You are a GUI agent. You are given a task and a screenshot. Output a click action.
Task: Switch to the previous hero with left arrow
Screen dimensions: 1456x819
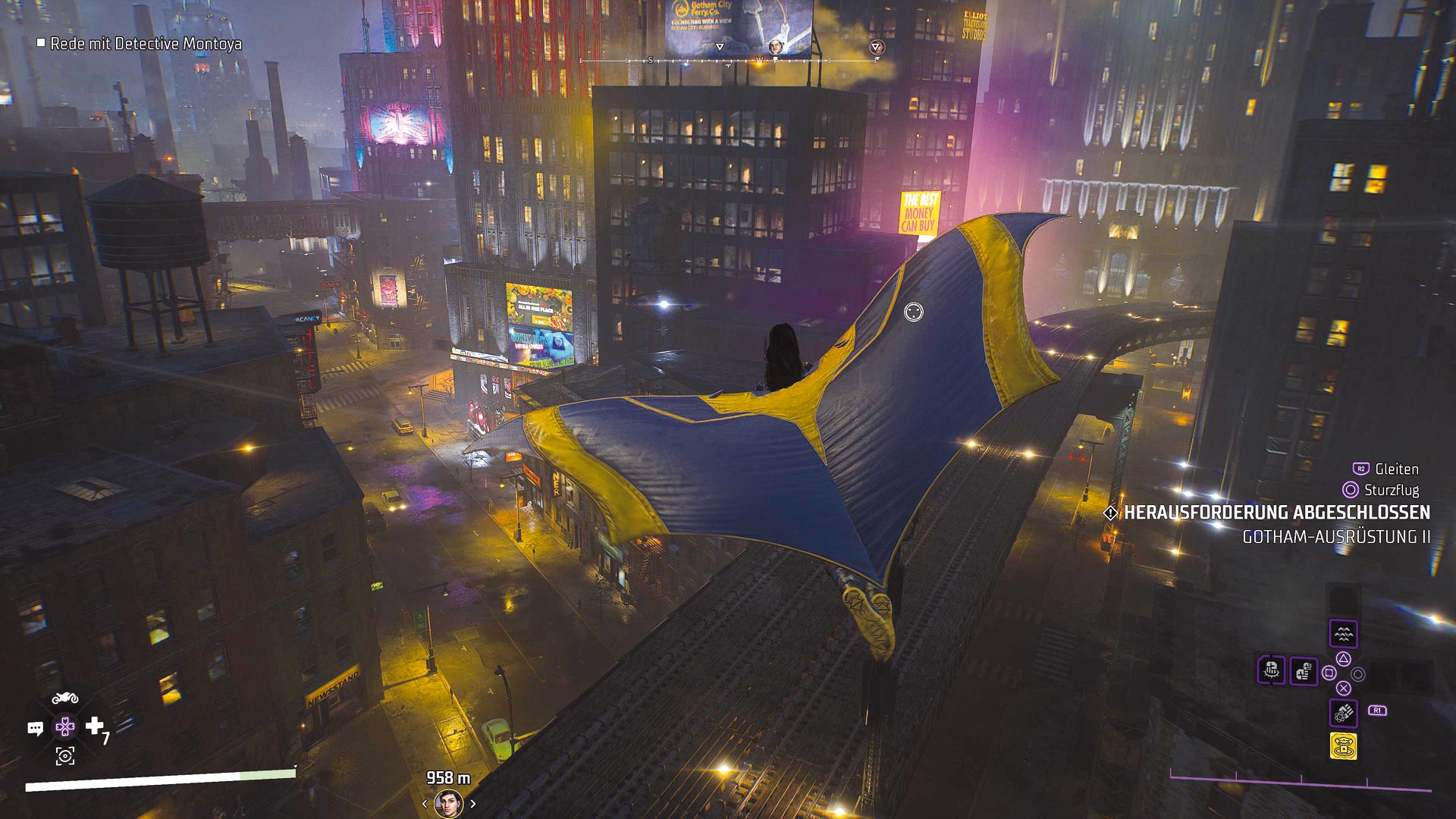[425, 804]
